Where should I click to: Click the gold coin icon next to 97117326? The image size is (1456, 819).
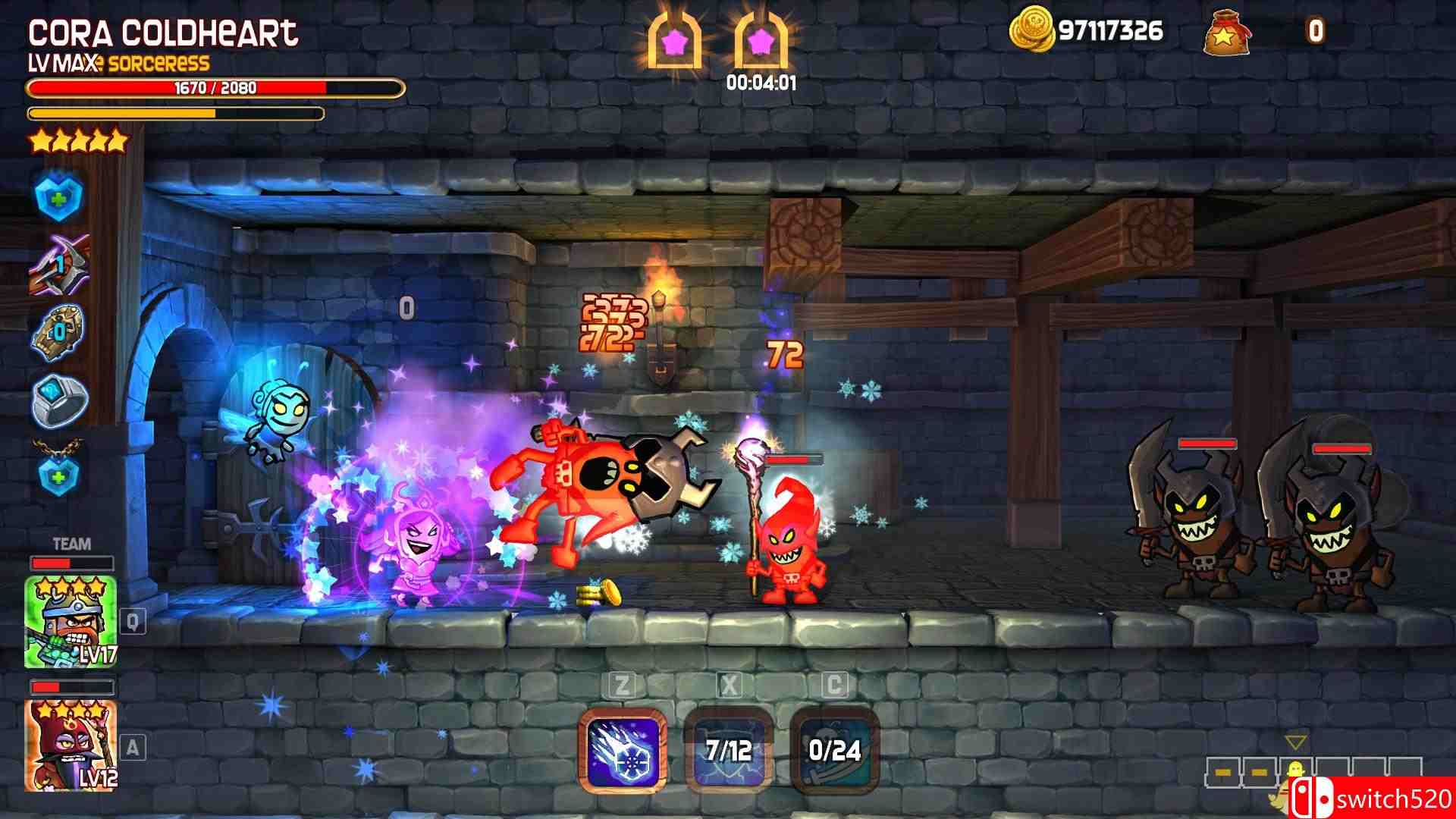click(x=1035, y=27)
